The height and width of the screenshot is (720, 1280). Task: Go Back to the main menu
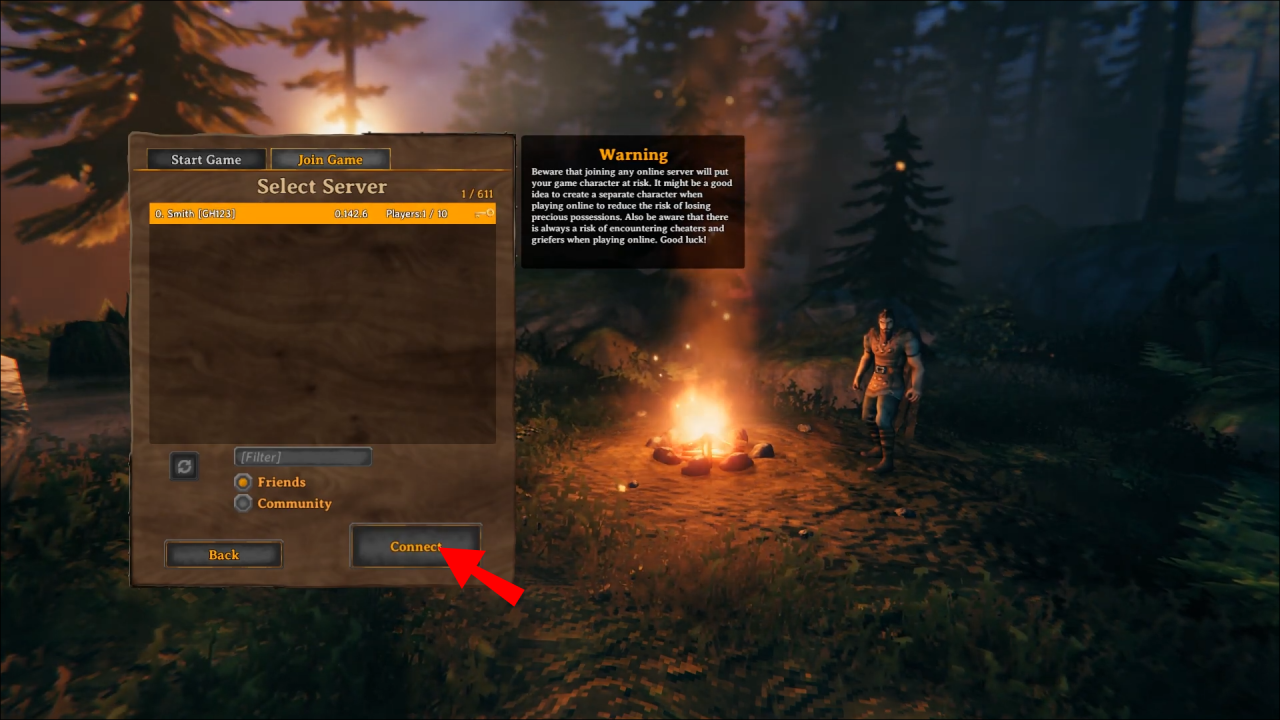(x=223, y=554)
